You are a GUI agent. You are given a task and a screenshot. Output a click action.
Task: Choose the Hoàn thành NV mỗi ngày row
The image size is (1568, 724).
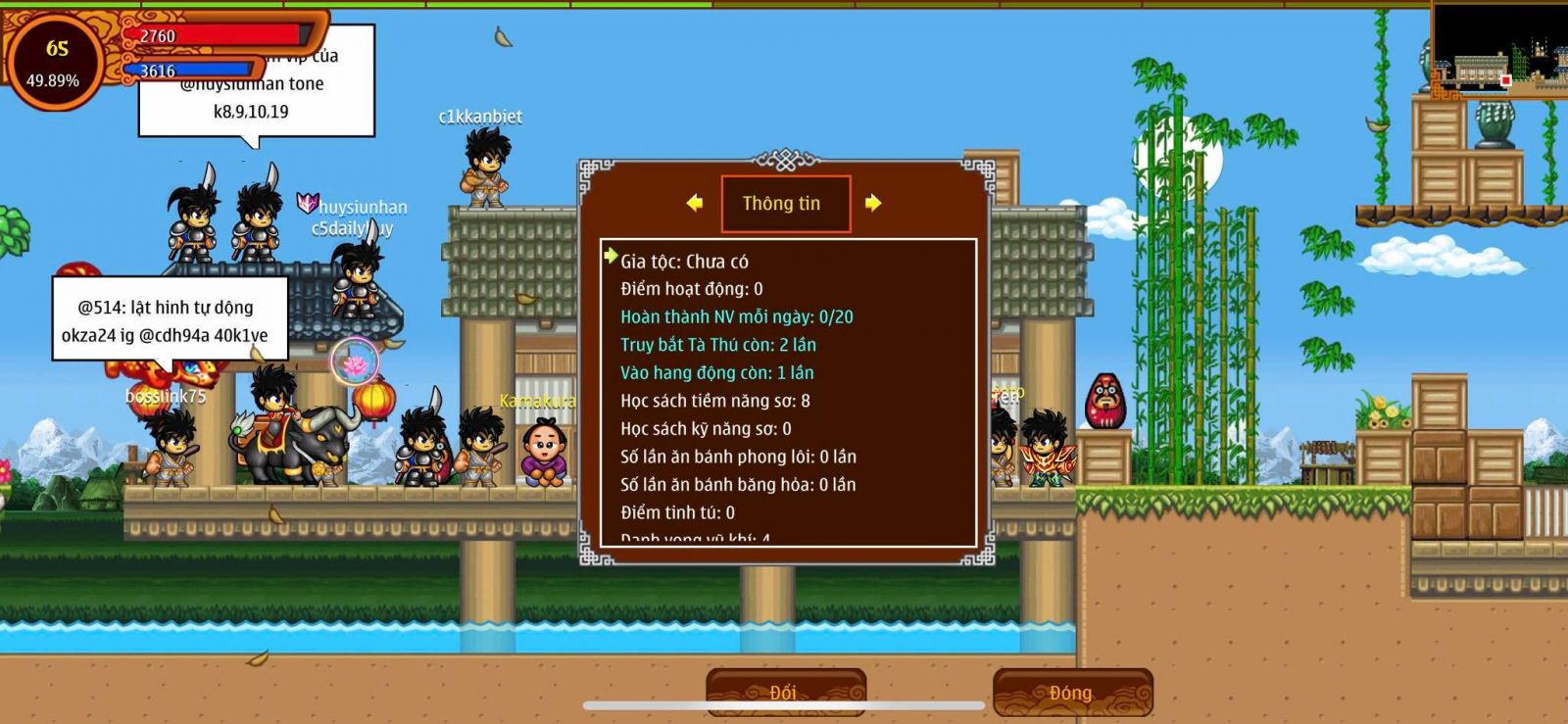coord(736,317)
